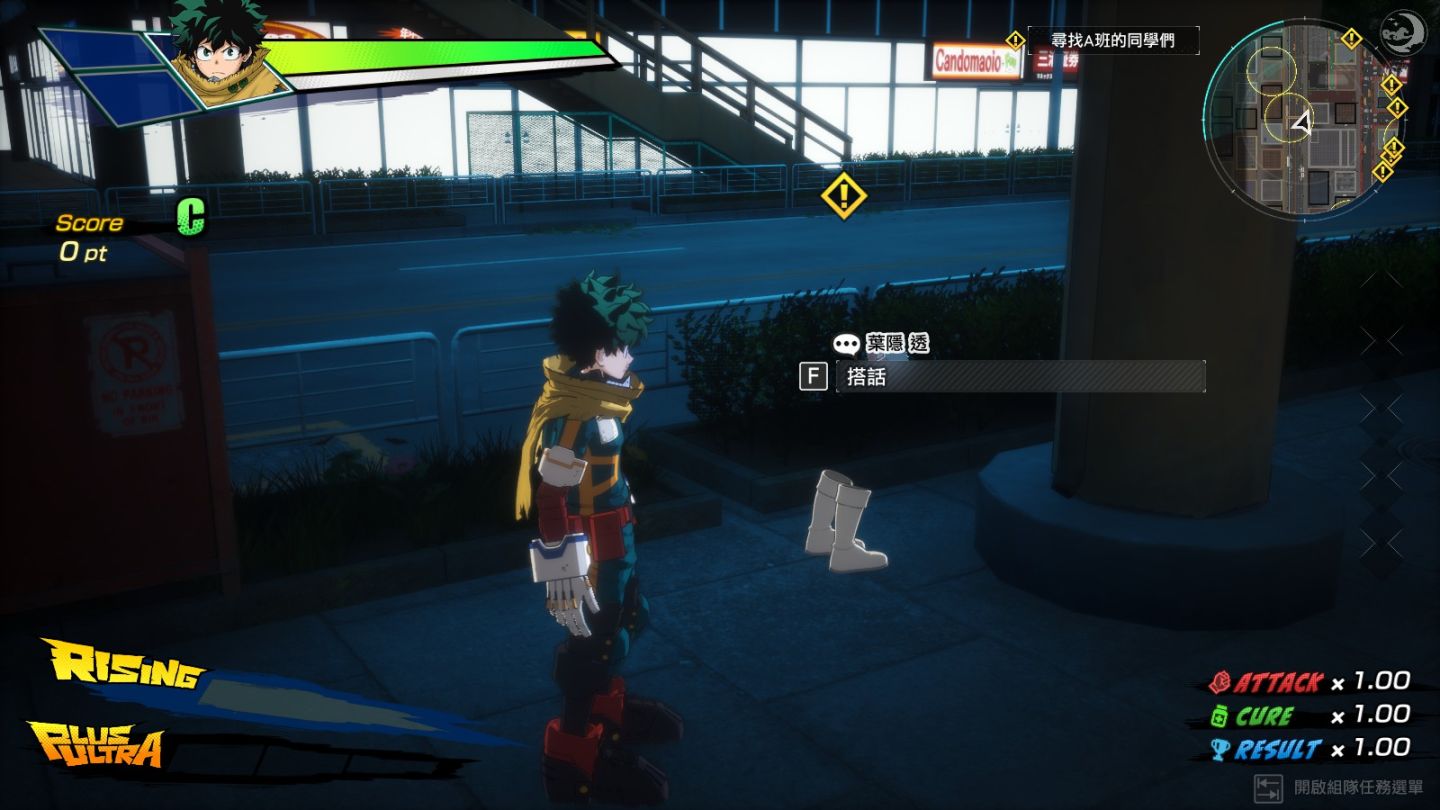Click the circular city minimap
This screenshot has height=810, width=1440.
[1301, 121]
